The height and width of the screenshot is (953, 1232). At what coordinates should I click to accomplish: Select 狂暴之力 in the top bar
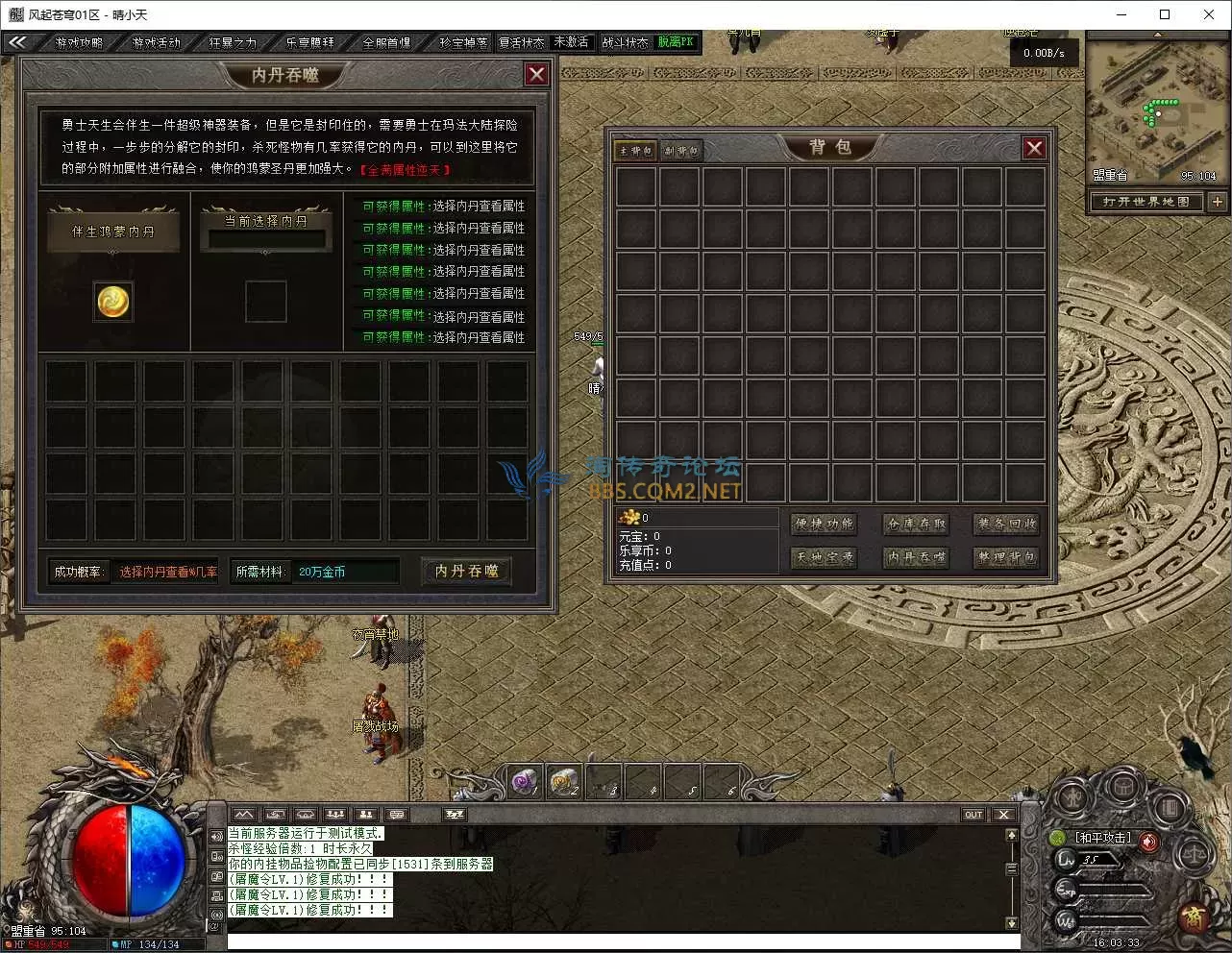tap(233, 42)
